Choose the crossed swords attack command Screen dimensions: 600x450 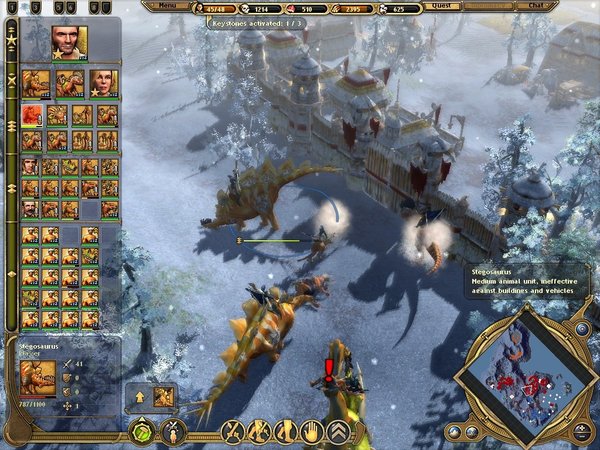pyautogui.click(x=233, y=432)
